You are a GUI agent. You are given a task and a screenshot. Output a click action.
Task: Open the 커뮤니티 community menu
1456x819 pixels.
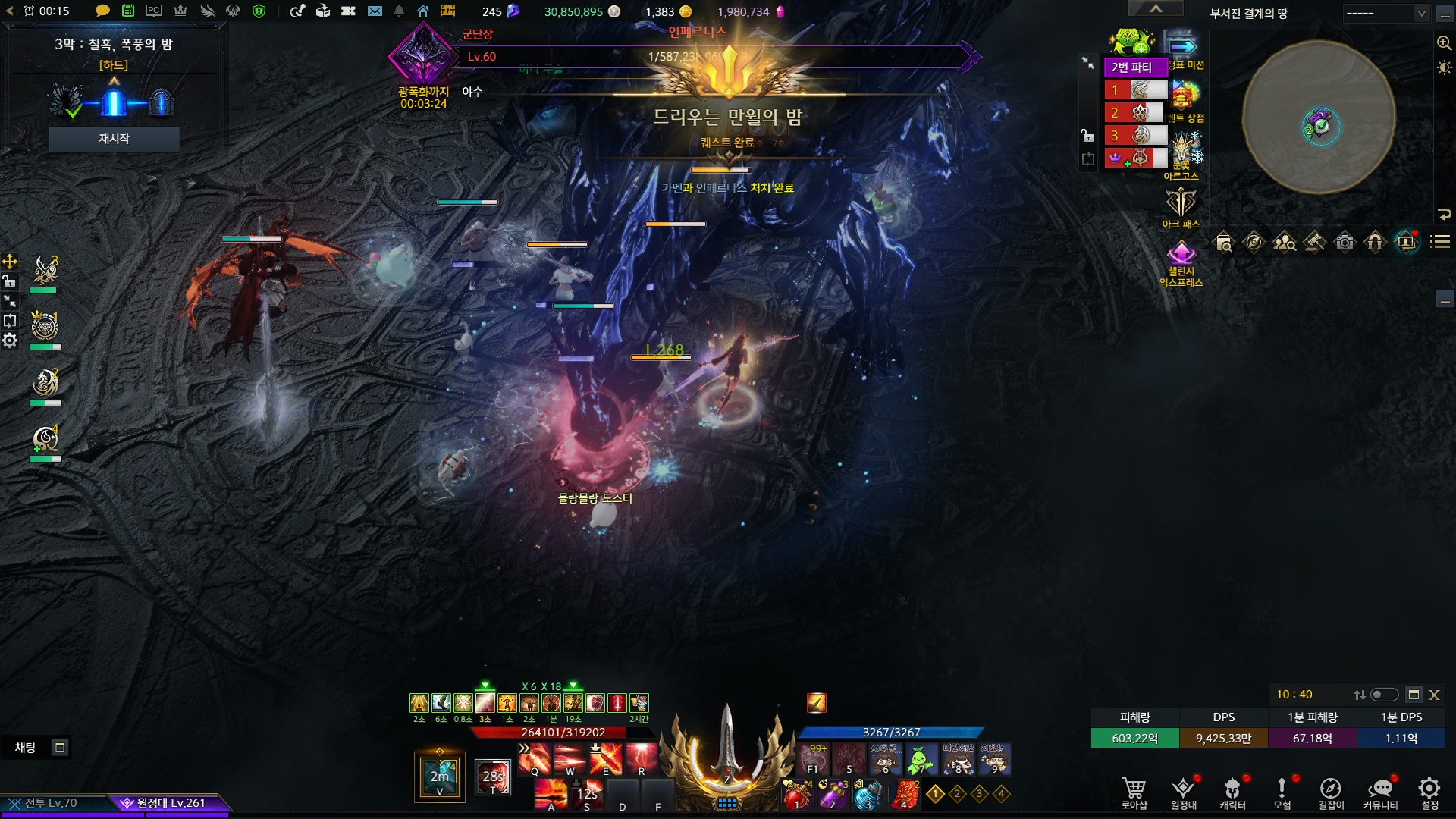click(1380, 792)
